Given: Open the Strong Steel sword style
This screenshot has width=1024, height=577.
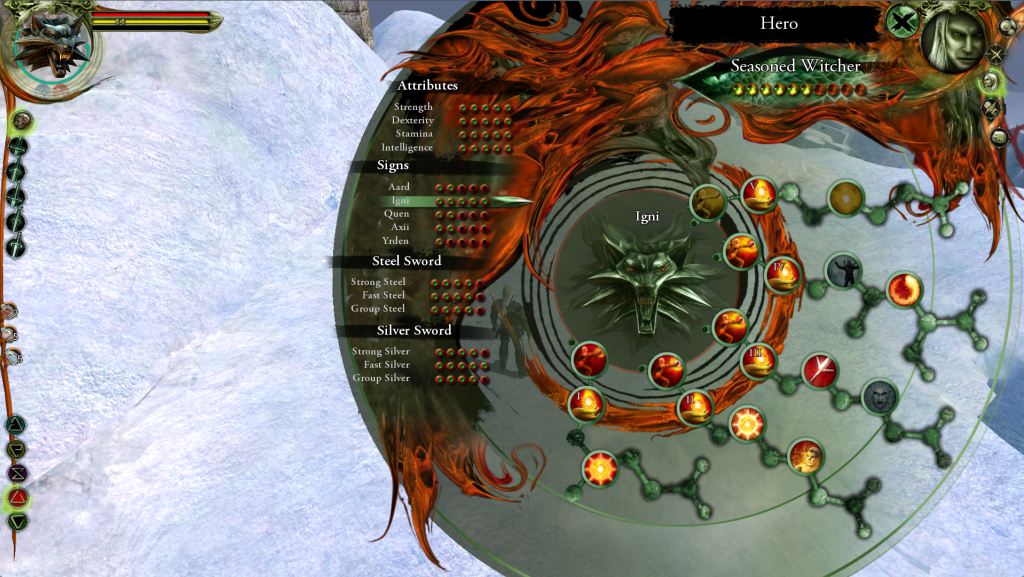Looking at the screenshot, I should tap(378, 282).
